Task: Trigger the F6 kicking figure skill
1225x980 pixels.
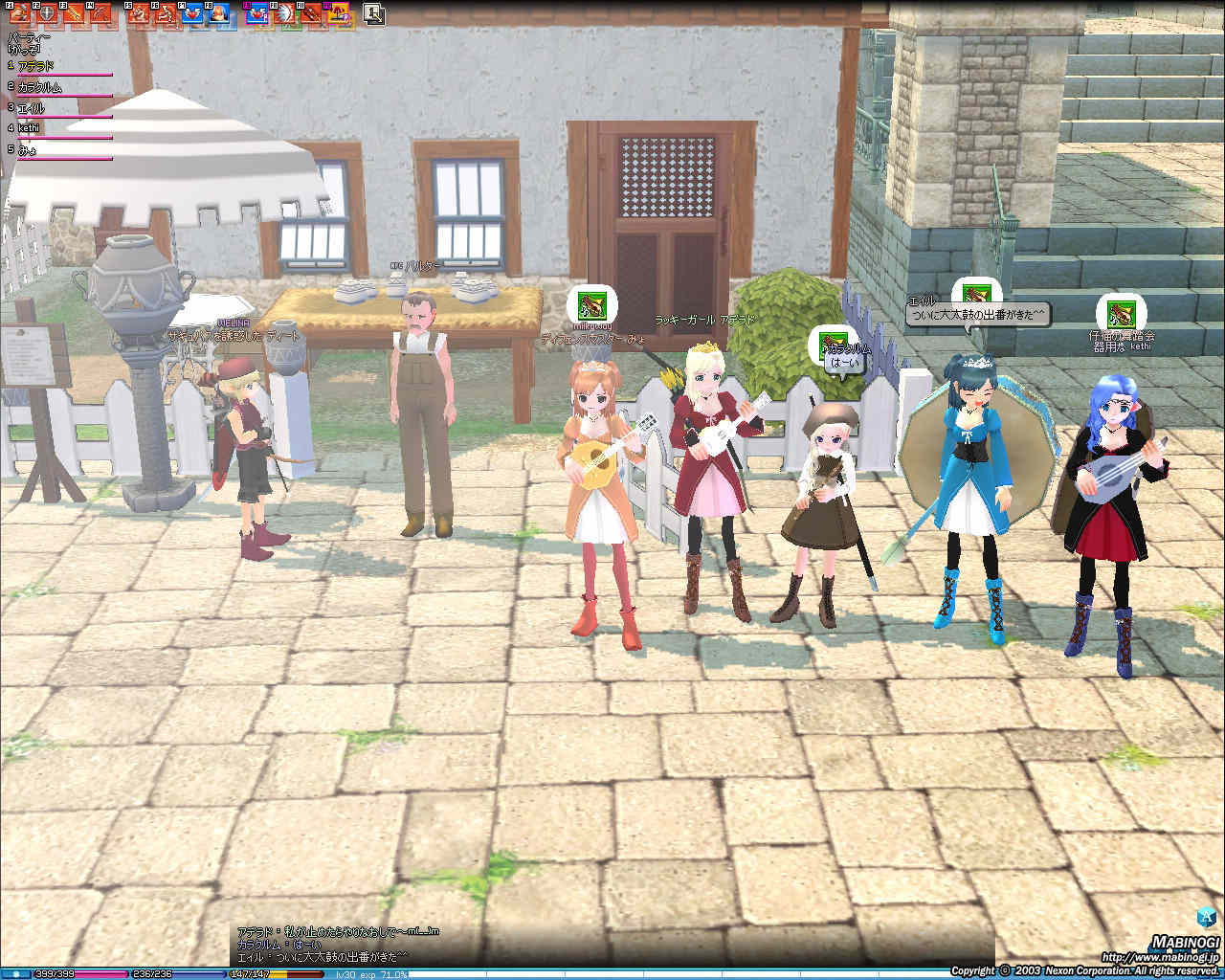Action: tap(166, 13)
